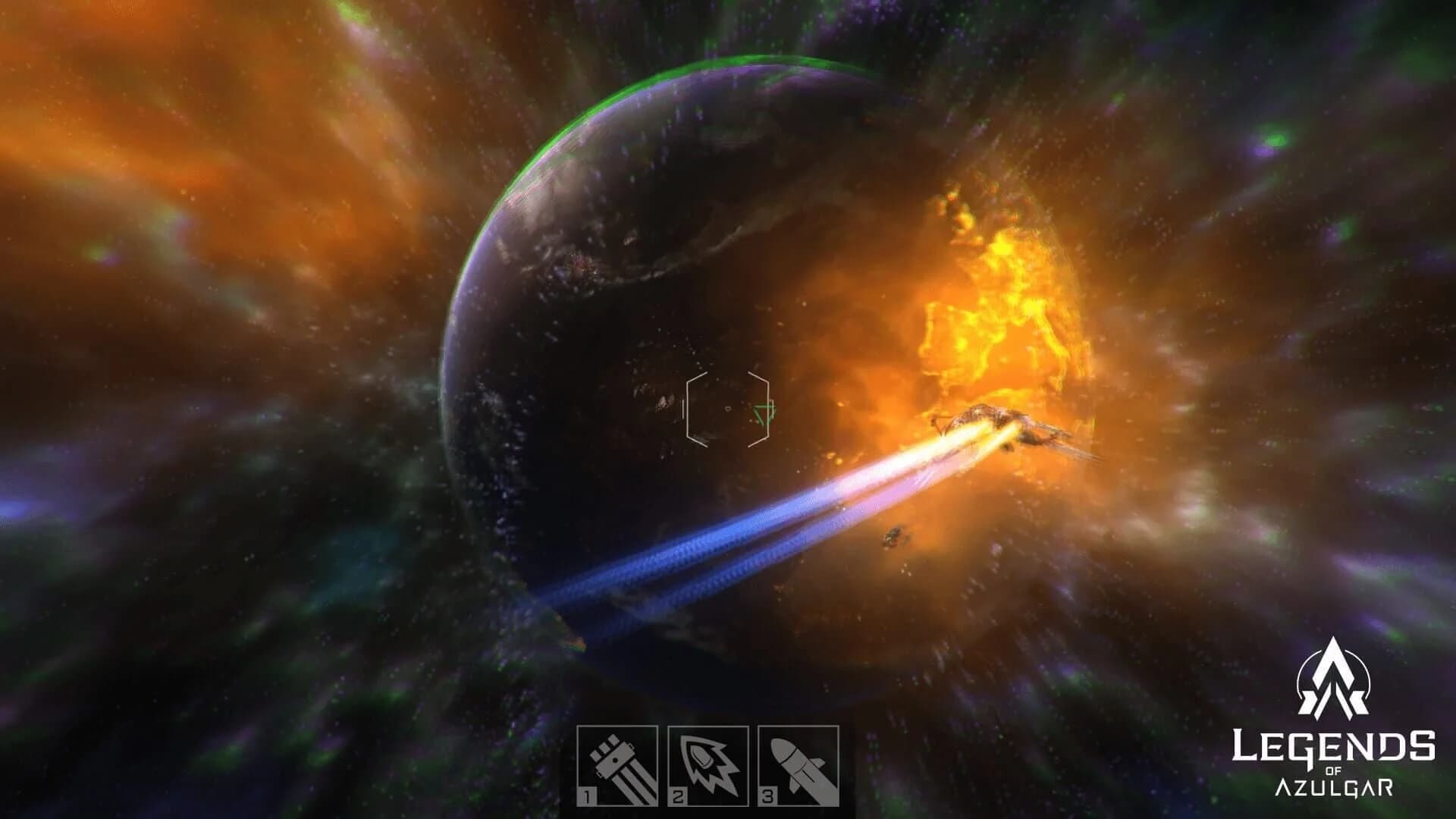
Task: Click the right bracket of the targeting reticle
Action: [768, 409]
